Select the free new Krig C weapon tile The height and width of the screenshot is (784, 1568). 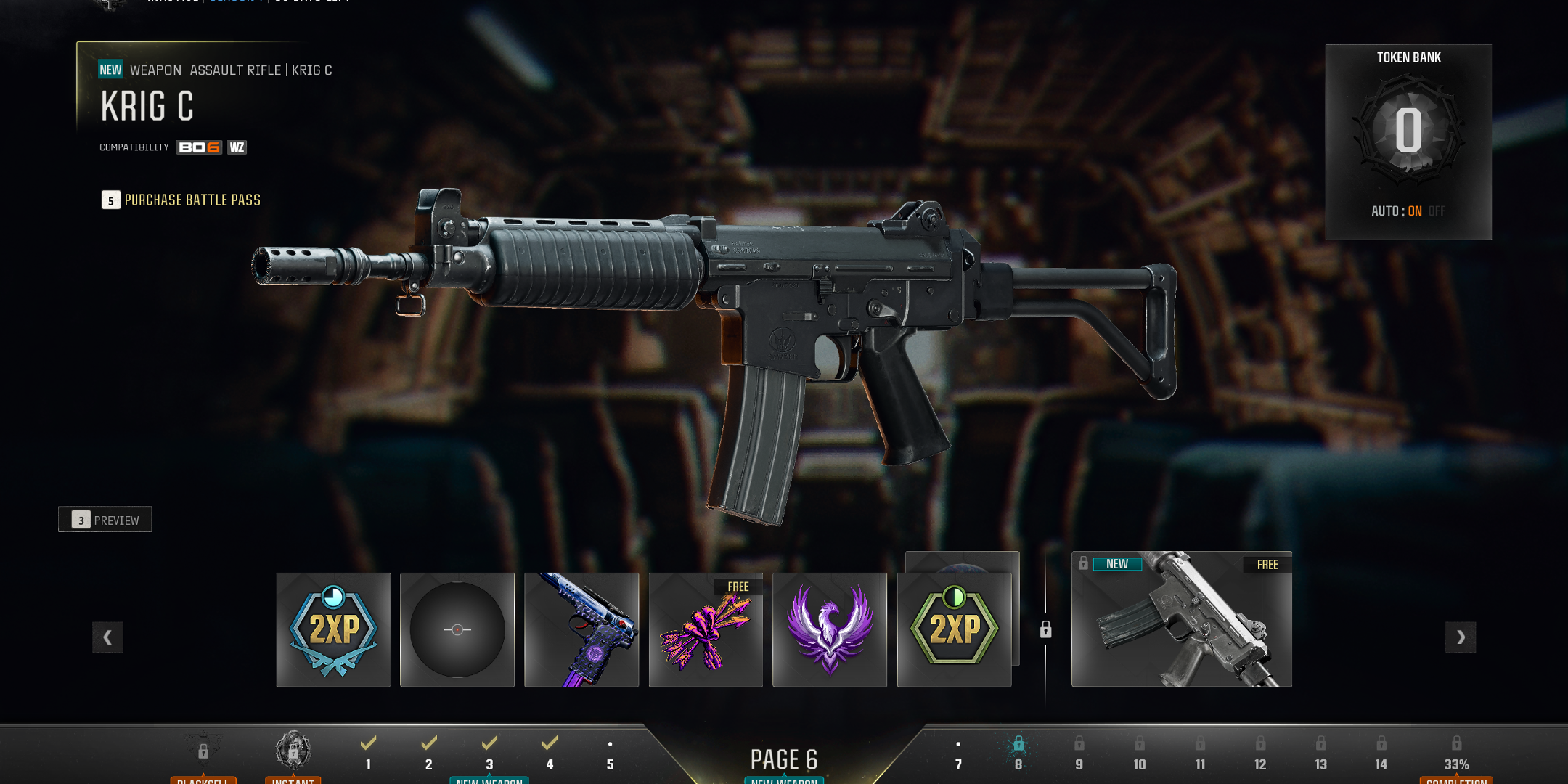point(1181,619)
